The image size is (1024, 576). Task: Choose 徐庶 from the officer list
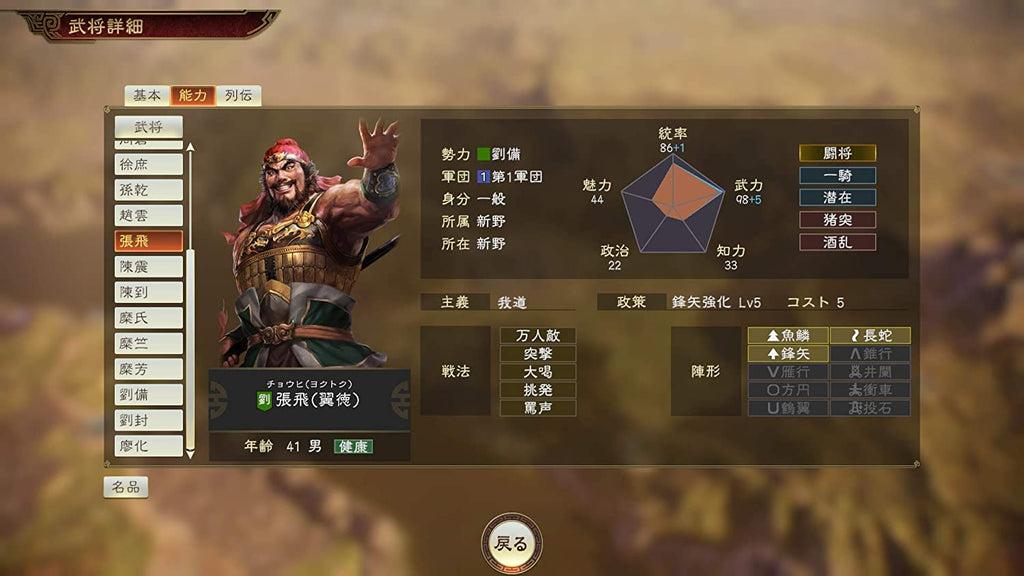click(x=148, y=164)
